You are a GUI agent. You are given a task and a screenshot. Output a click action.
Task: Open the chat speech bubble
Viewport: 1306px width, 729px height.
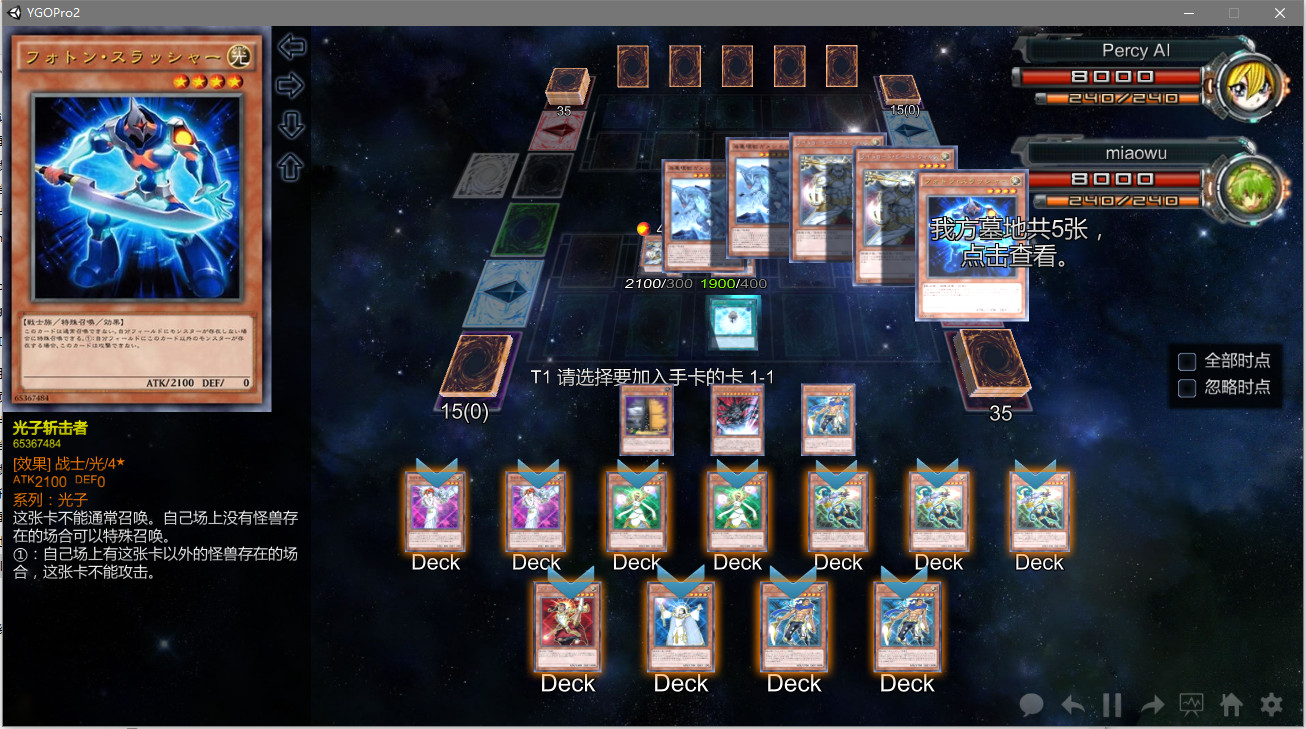click(x=1031, y=705)
